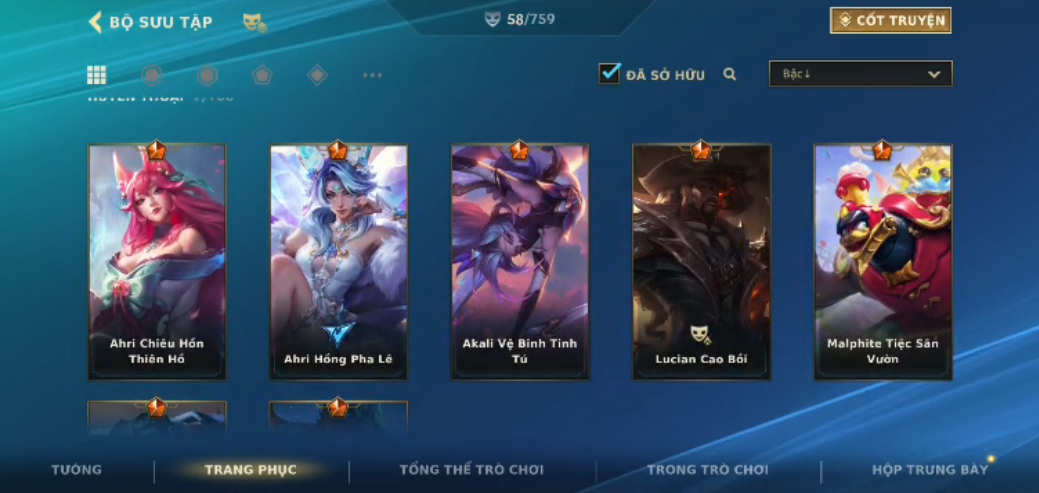This screenshot has height=493, width=1039.
Task: Choose the Ahri Hồng Pha Lê skin
Action: [x=338, y=262]
